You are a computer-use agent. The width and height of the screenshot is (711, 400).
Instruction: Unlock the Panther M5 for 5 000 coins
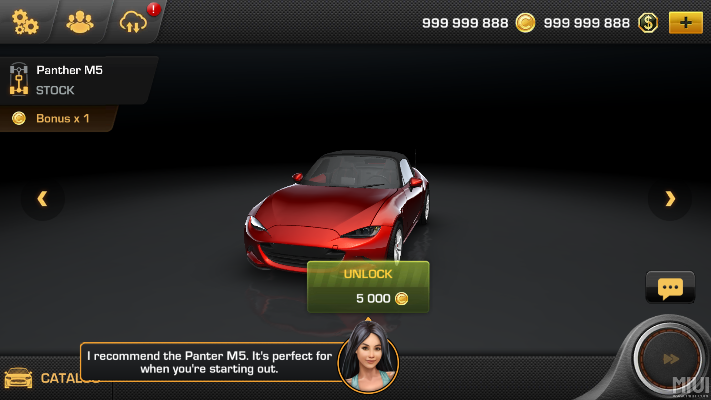[x=368, y=287]
